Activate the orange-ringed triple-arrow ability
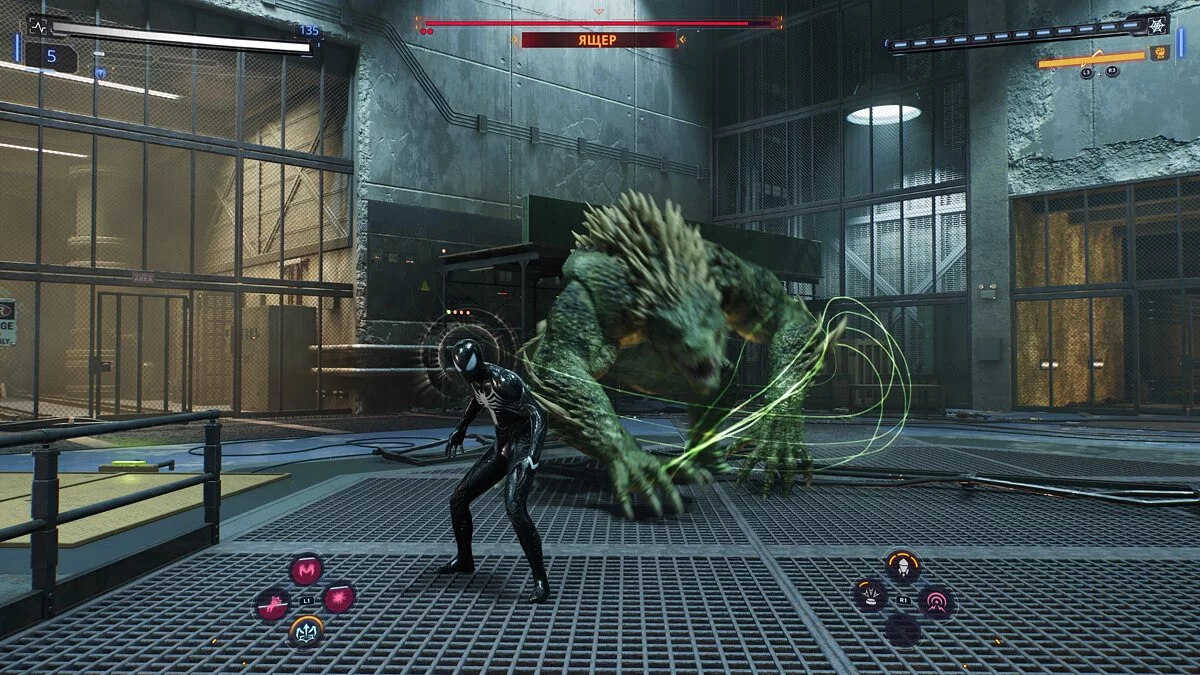Screen dimensions: 1200x675 tap(306, 630)
